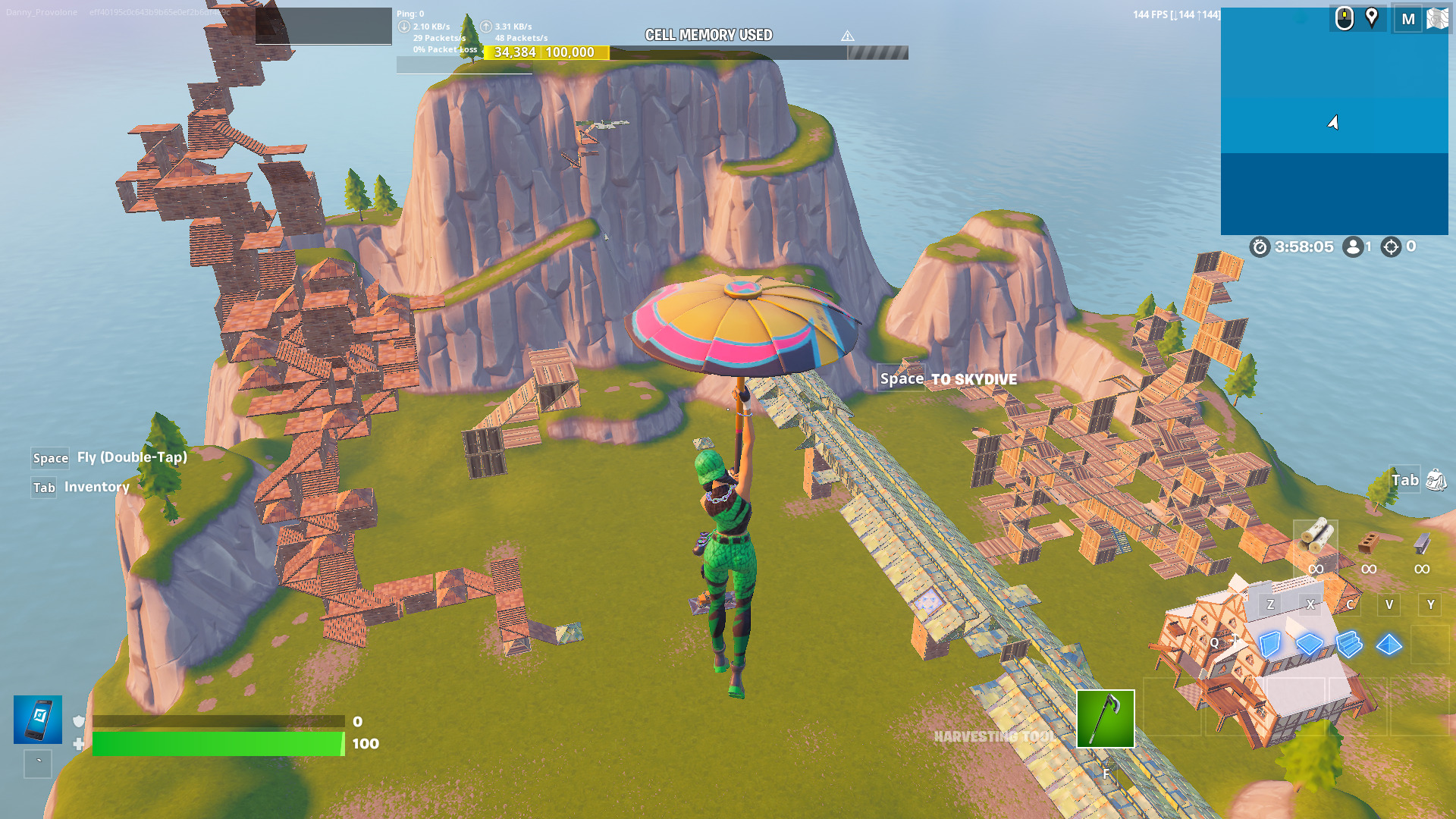Screen dimensions: 1456x819
Task: Select the wall building piece
Action: coord(1269,645)
